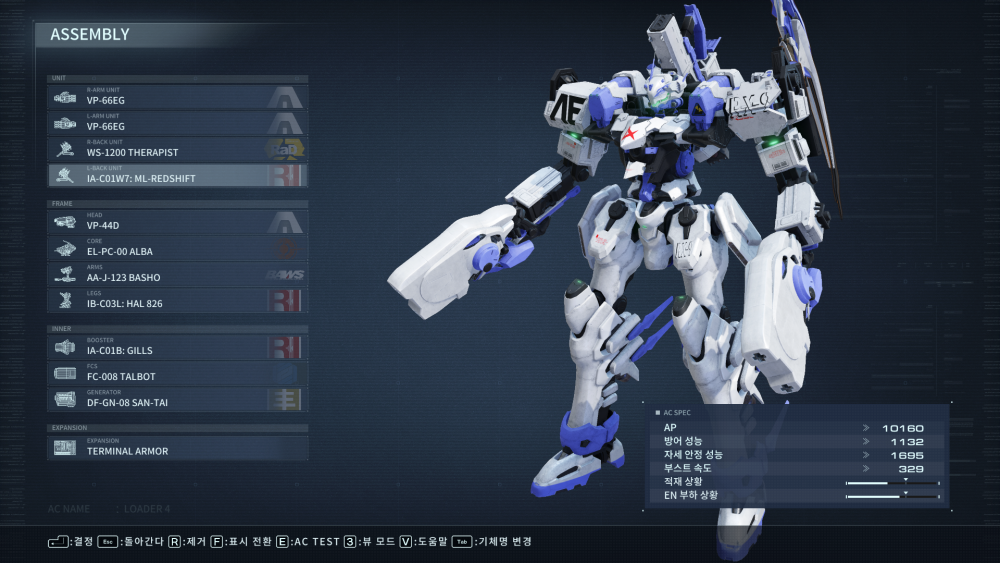
Task: Open the IA-C01B: GILLS booster slot
Action: coord(177,347)
